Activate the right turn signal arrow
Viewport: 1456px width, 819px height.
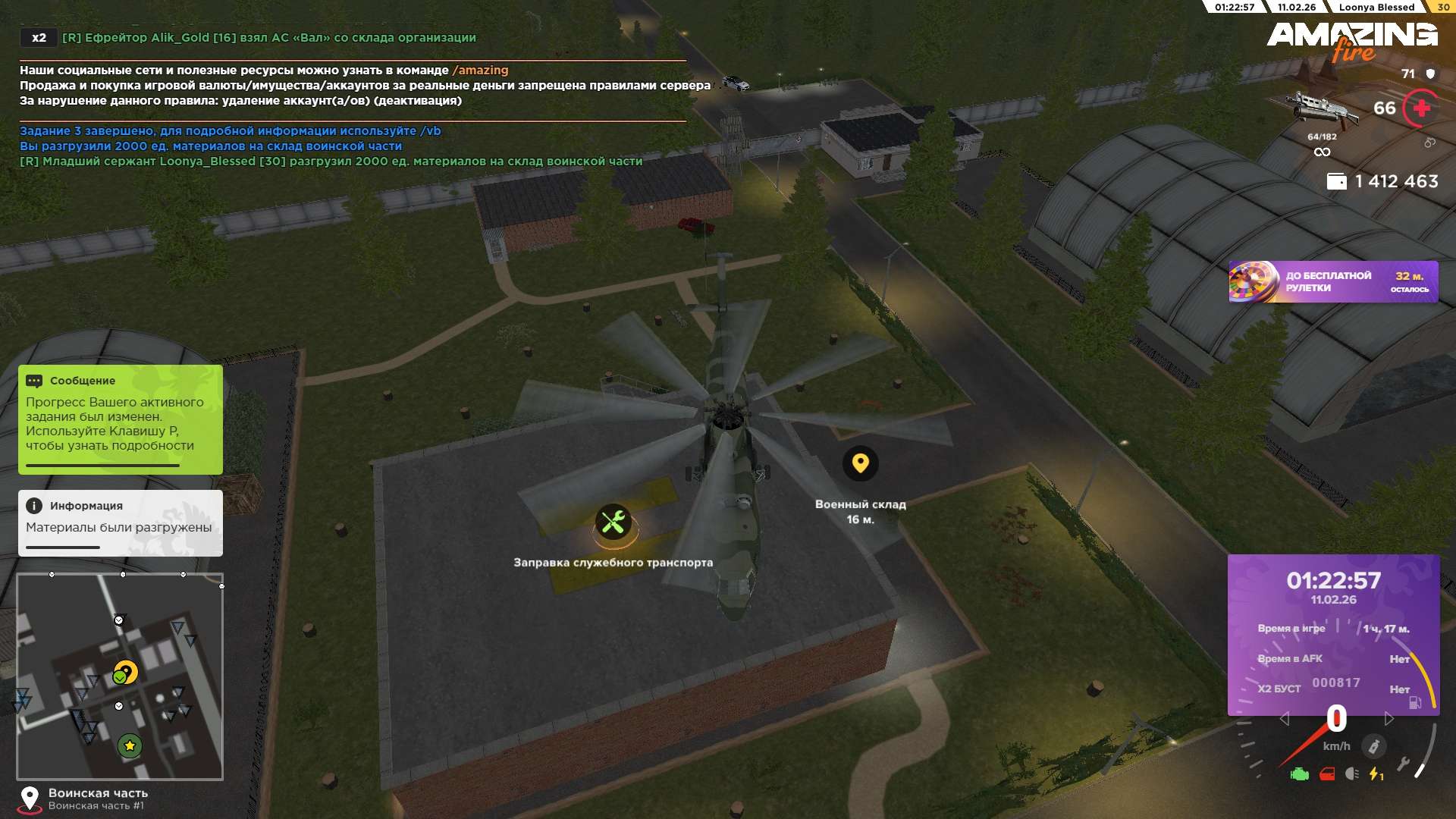(1389, 719)
